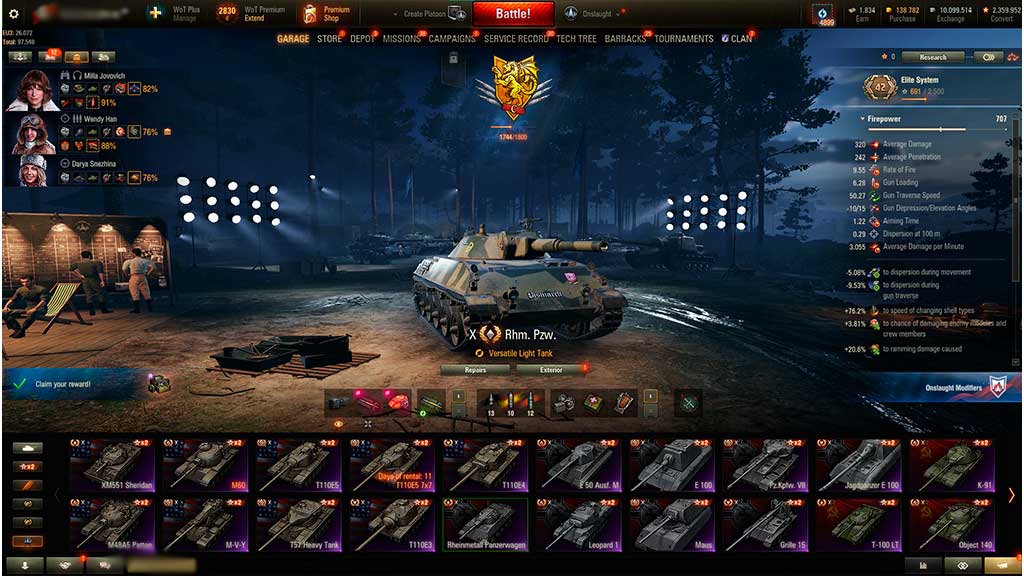Open the settings gear menu
The height and width of the screenshot is (576, 1024).
[13, 14]
